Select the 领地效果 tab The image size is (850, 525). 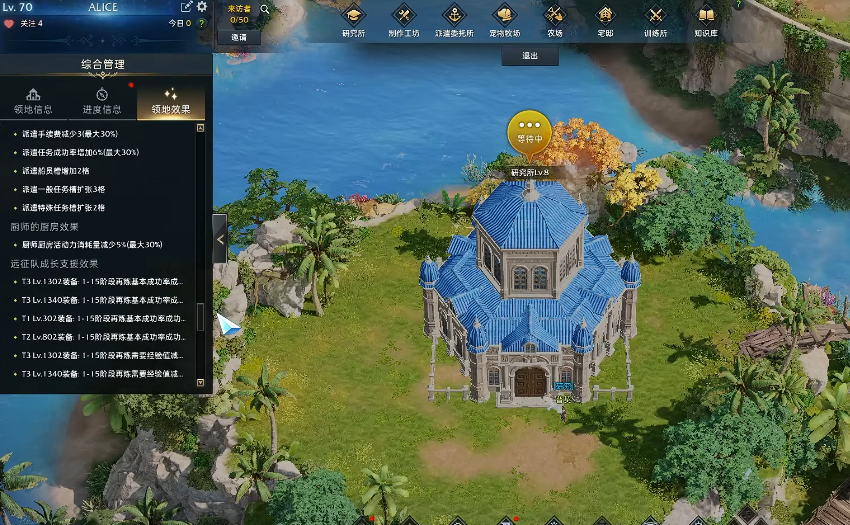(170, 101)
